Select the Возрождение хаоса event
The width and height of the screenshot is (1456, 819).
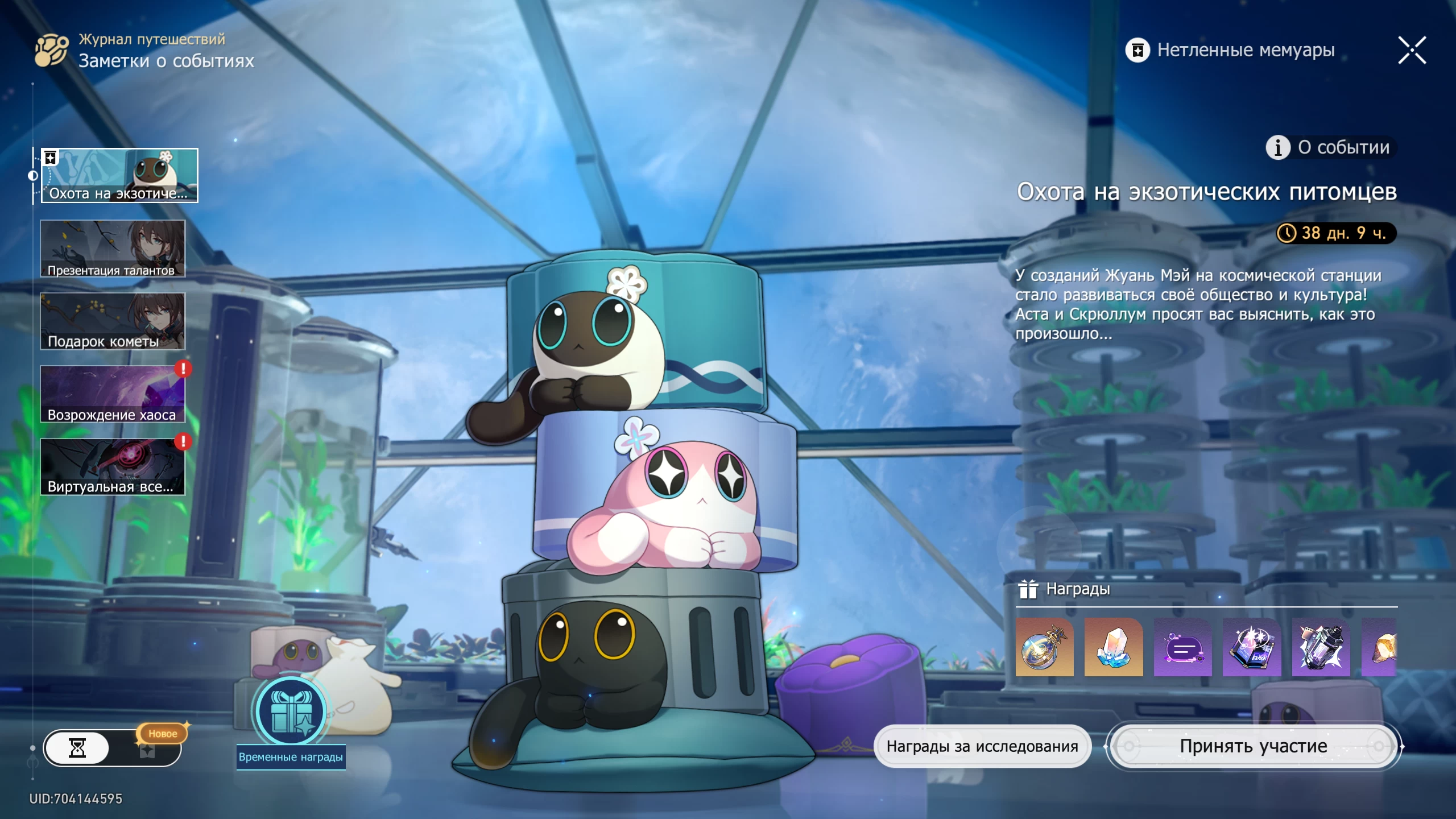113,394
